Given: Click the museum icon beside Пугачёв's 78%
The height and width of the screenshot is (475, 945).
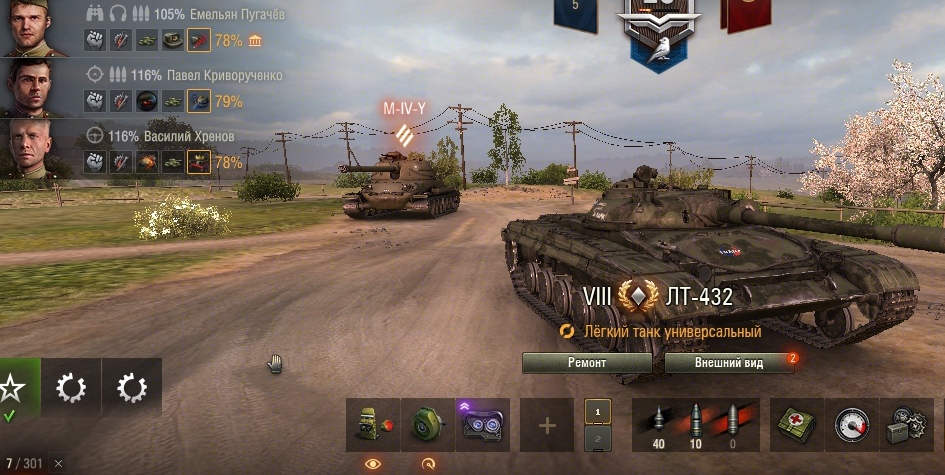Looking at the screenshot, I should [255, 41].
